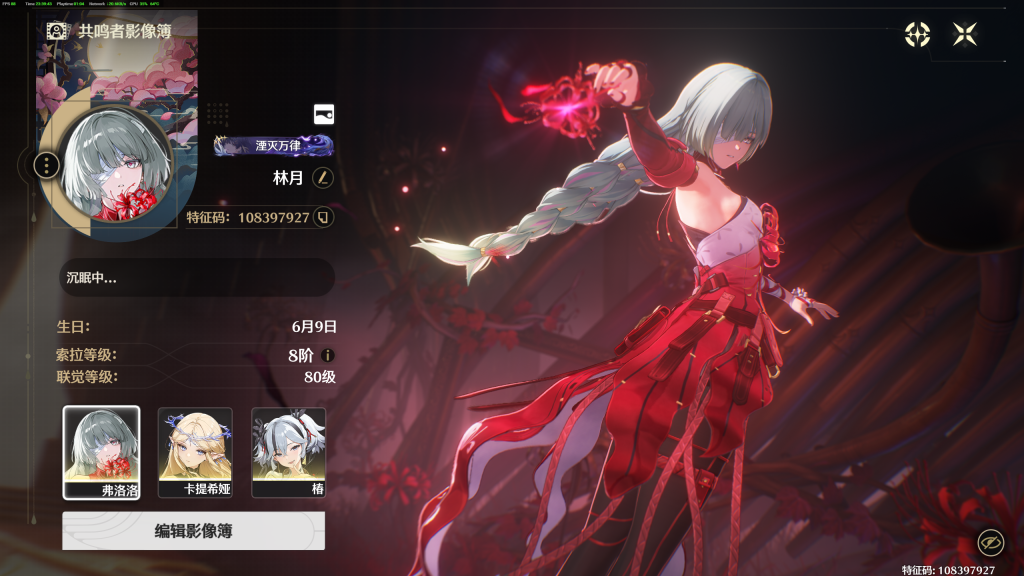Open the three-dot menu beside the avatar
Image resolution: width=1024 pixels, height=576 pixels.
coord(47,164)
